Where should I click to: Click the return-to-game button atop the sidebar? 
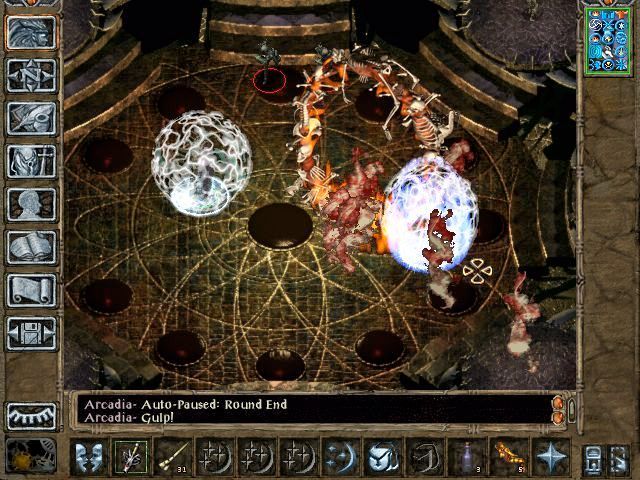point(31,32)
